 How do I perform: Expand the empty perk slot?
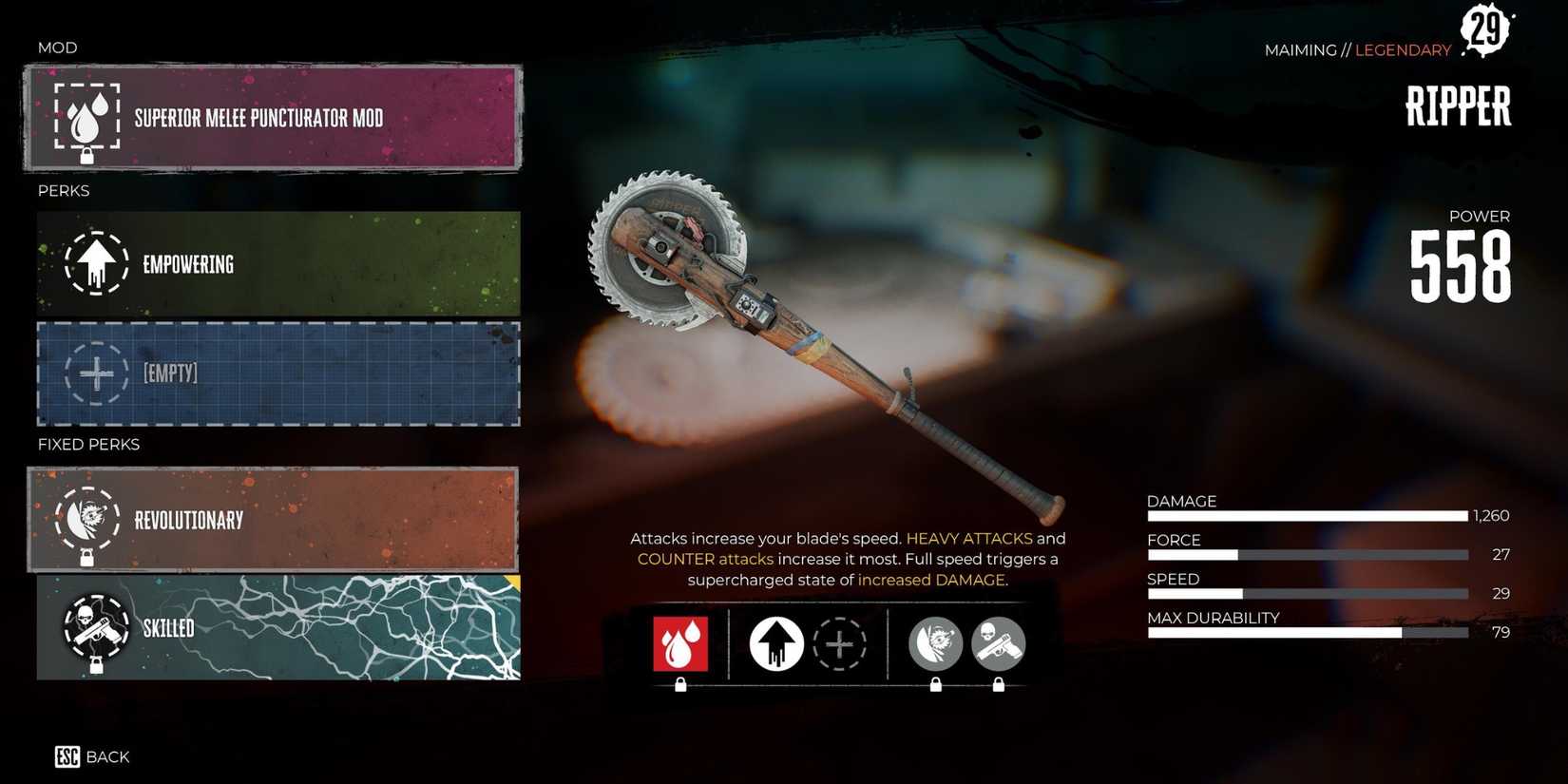pos(277,373)
